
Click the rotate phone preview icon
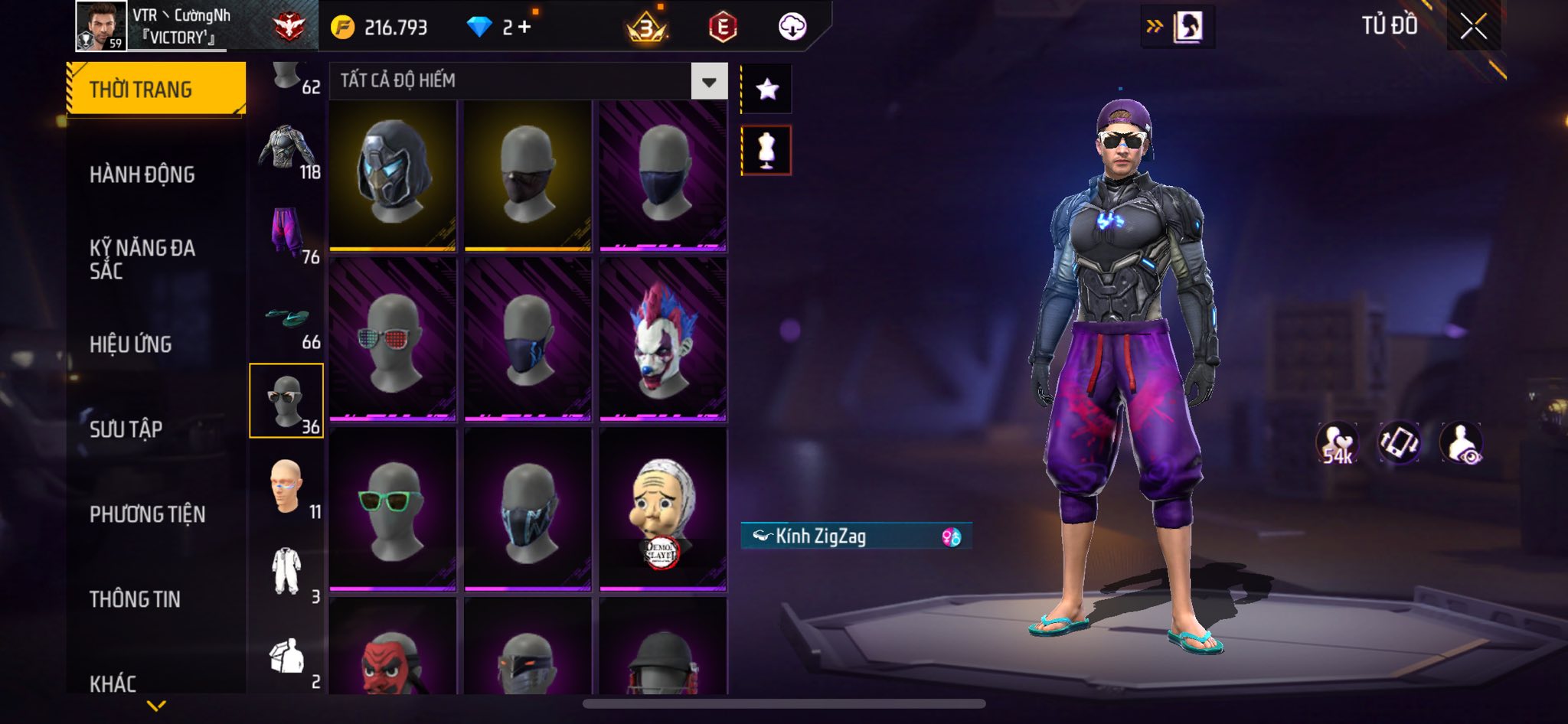1399,442
